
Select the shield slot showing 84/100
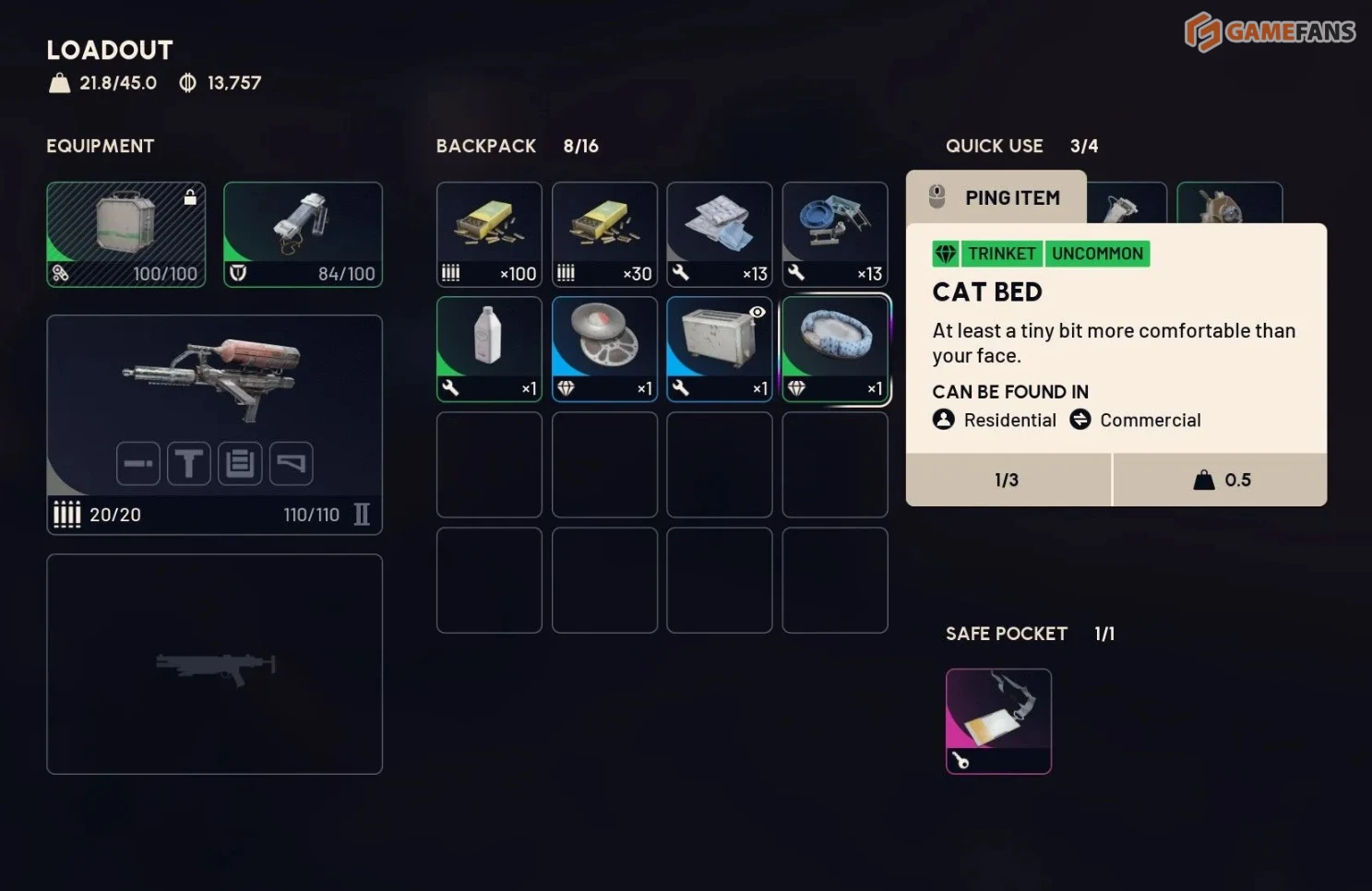(303, 234)
